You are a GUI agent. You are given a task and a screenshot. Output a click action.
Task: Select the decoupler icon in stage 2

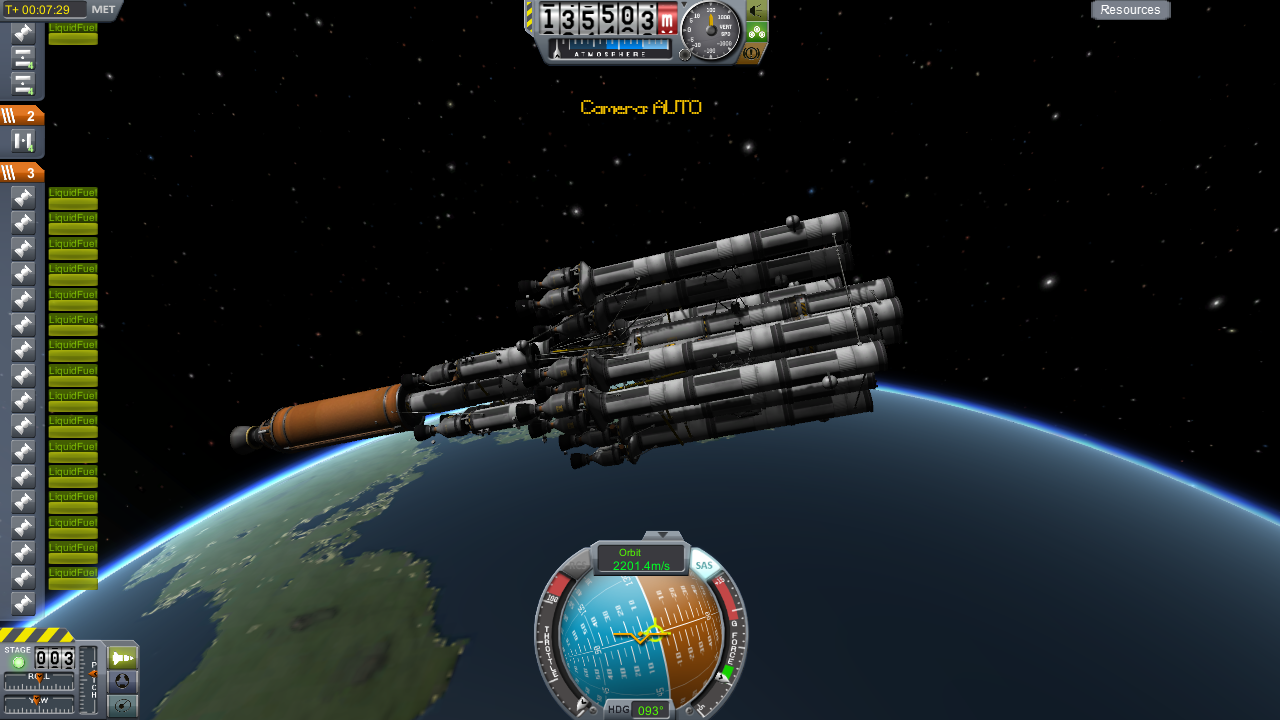pos(23,142)
